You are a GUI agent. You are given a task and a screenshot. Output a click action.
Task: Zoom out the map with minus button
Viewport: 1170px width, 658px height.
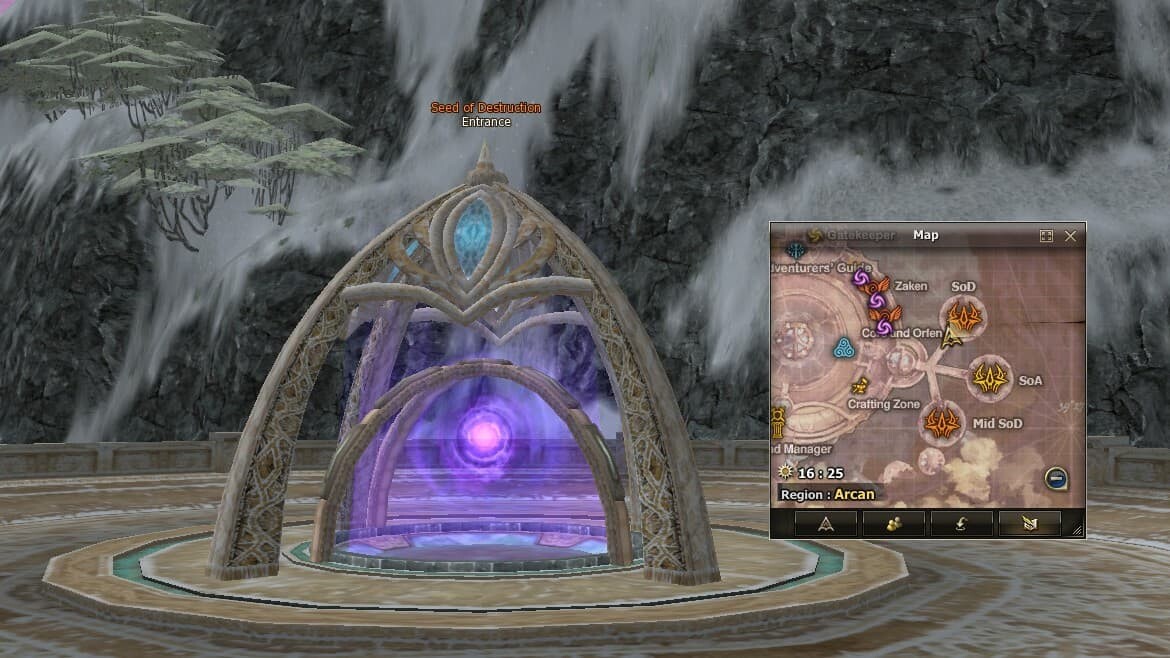coord(1056,477)
